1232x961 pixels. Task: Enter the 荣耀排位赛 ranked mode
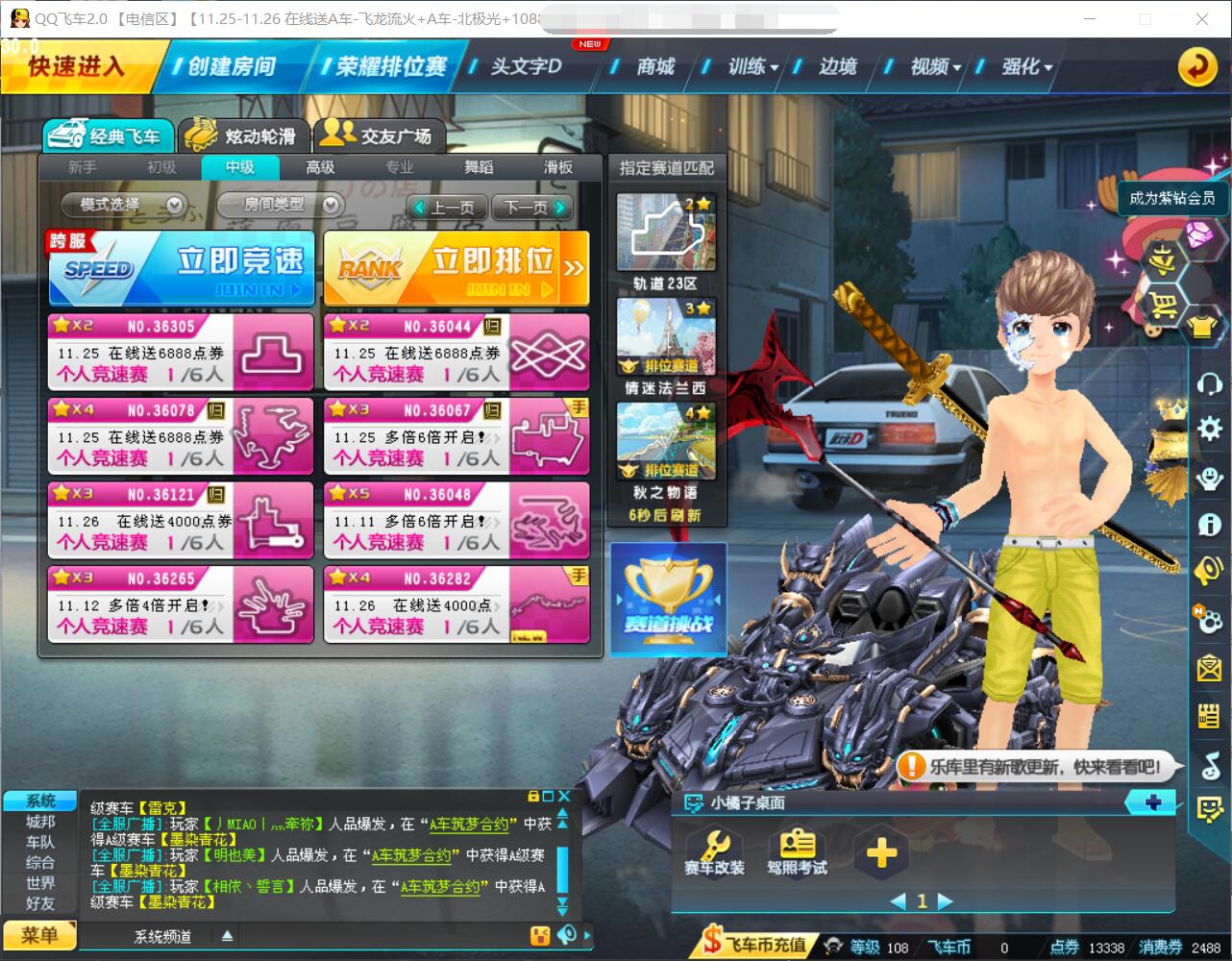384,66
